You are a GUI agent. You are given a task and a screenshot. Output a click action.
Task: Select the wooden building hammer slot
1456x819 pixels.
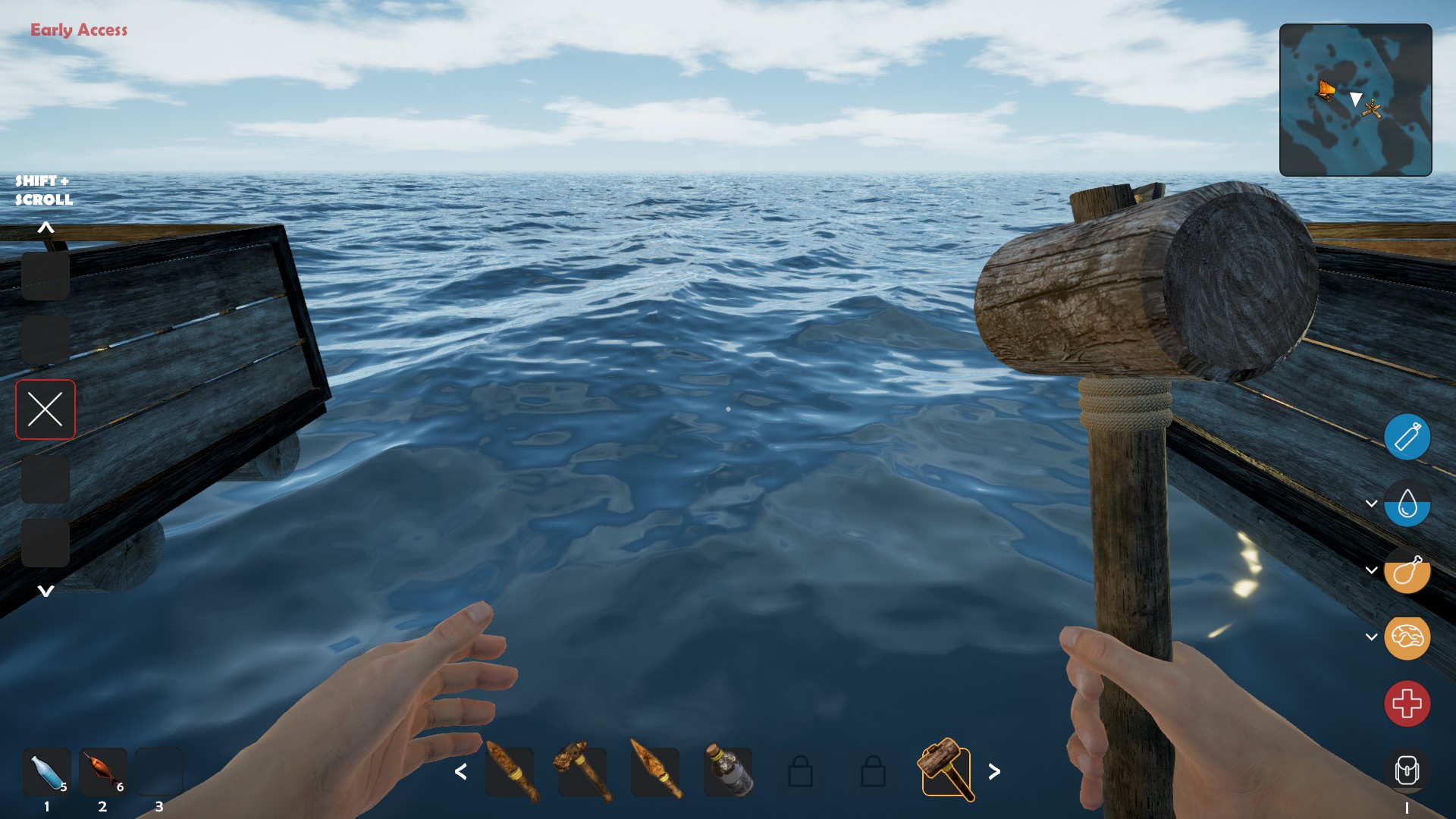[x=946, y=771]
